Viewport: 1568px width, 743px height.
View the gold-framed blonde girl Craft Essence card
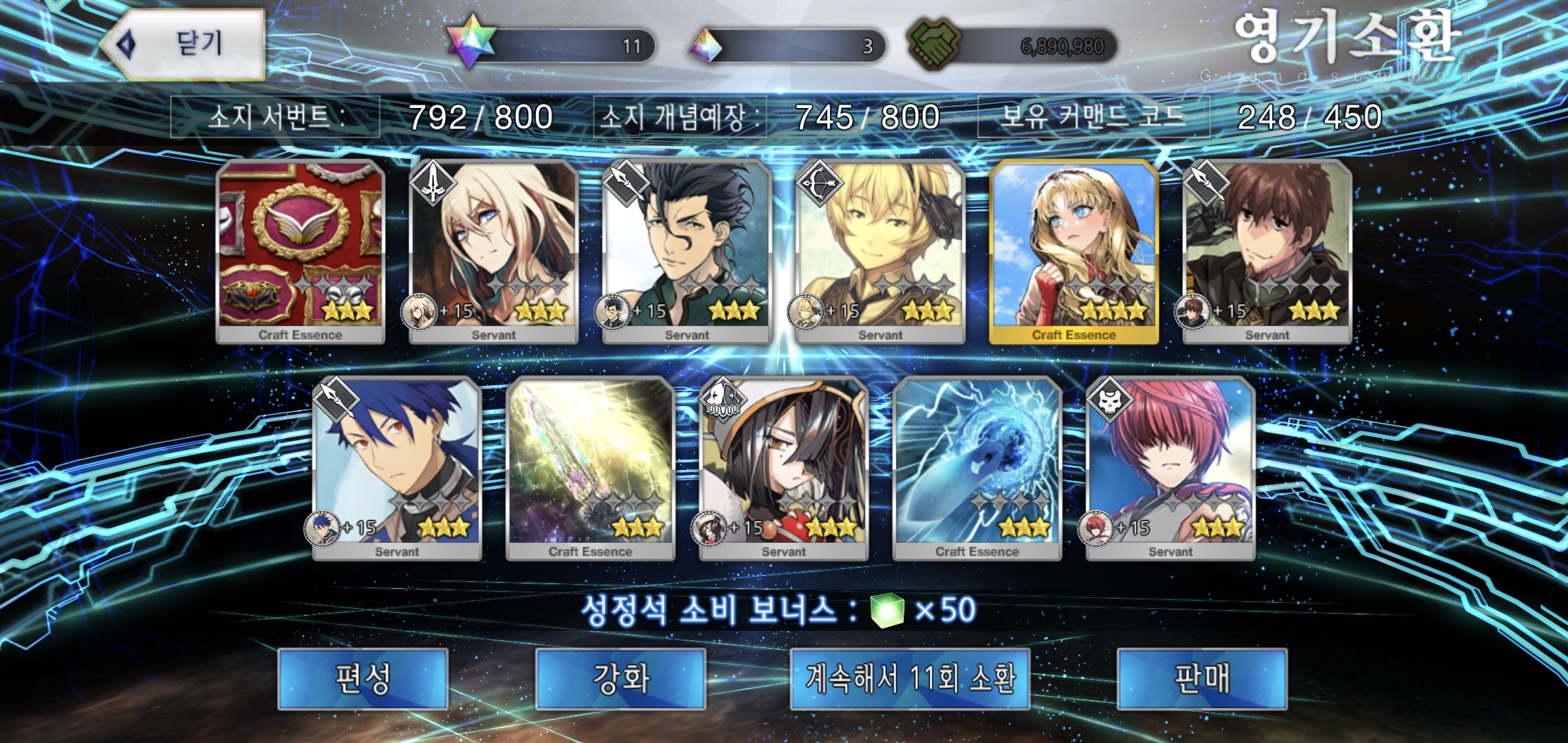[1074, 251]
